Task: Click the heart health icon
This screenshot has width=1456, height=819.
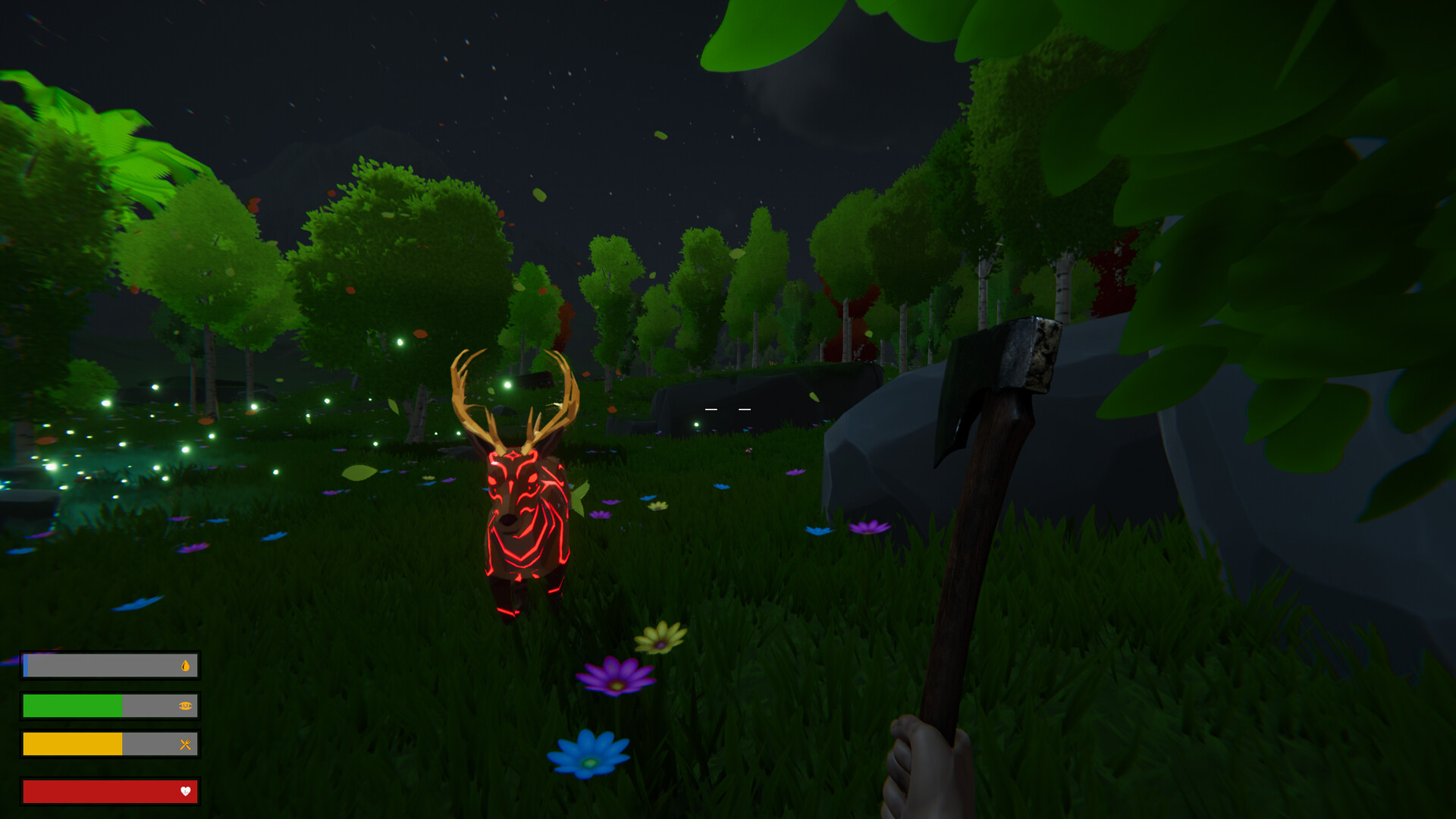Action: pyautogui.click(x=184, y=792)
